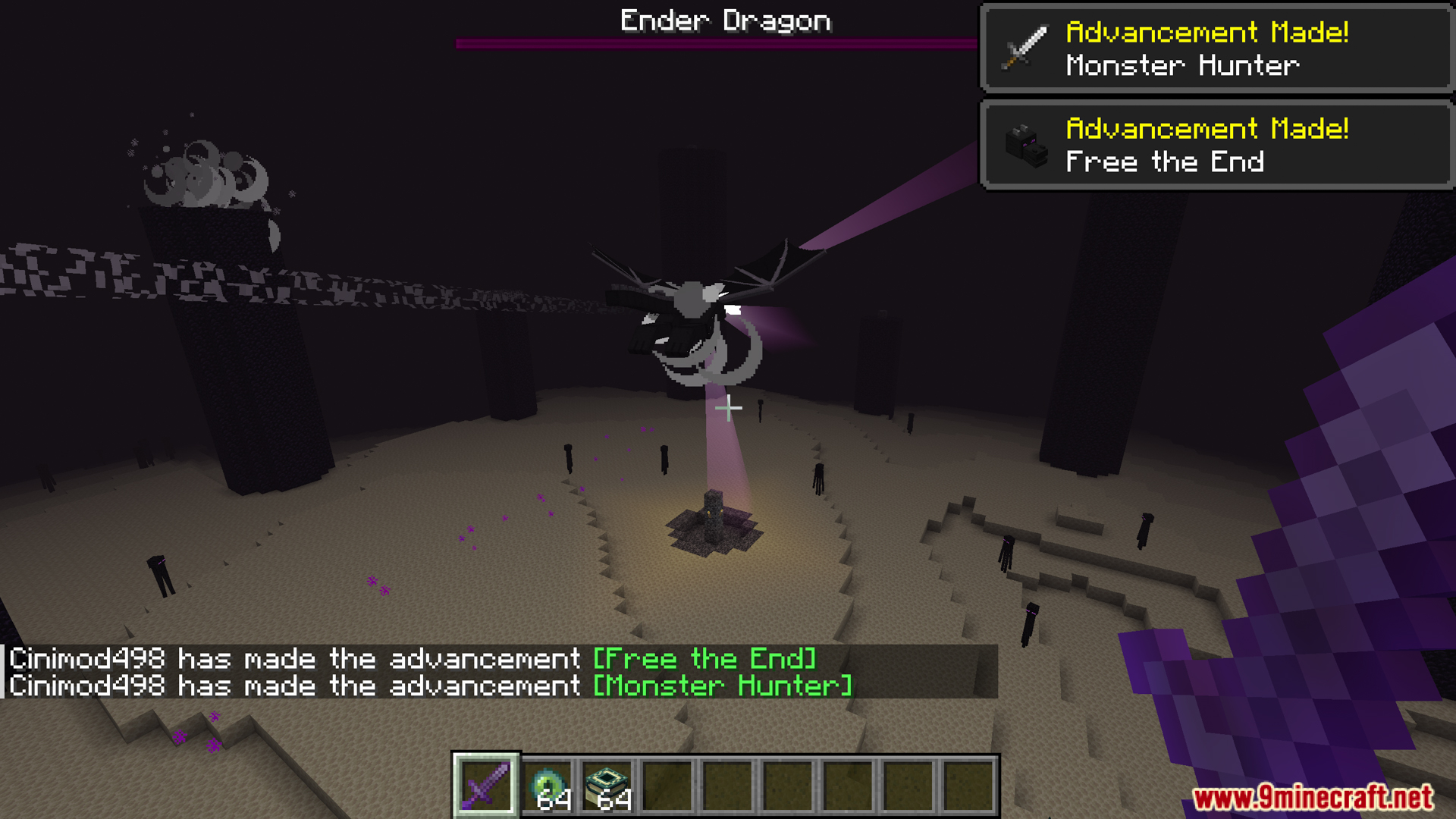Click the Monster Hunter advancement toast

1216,49
